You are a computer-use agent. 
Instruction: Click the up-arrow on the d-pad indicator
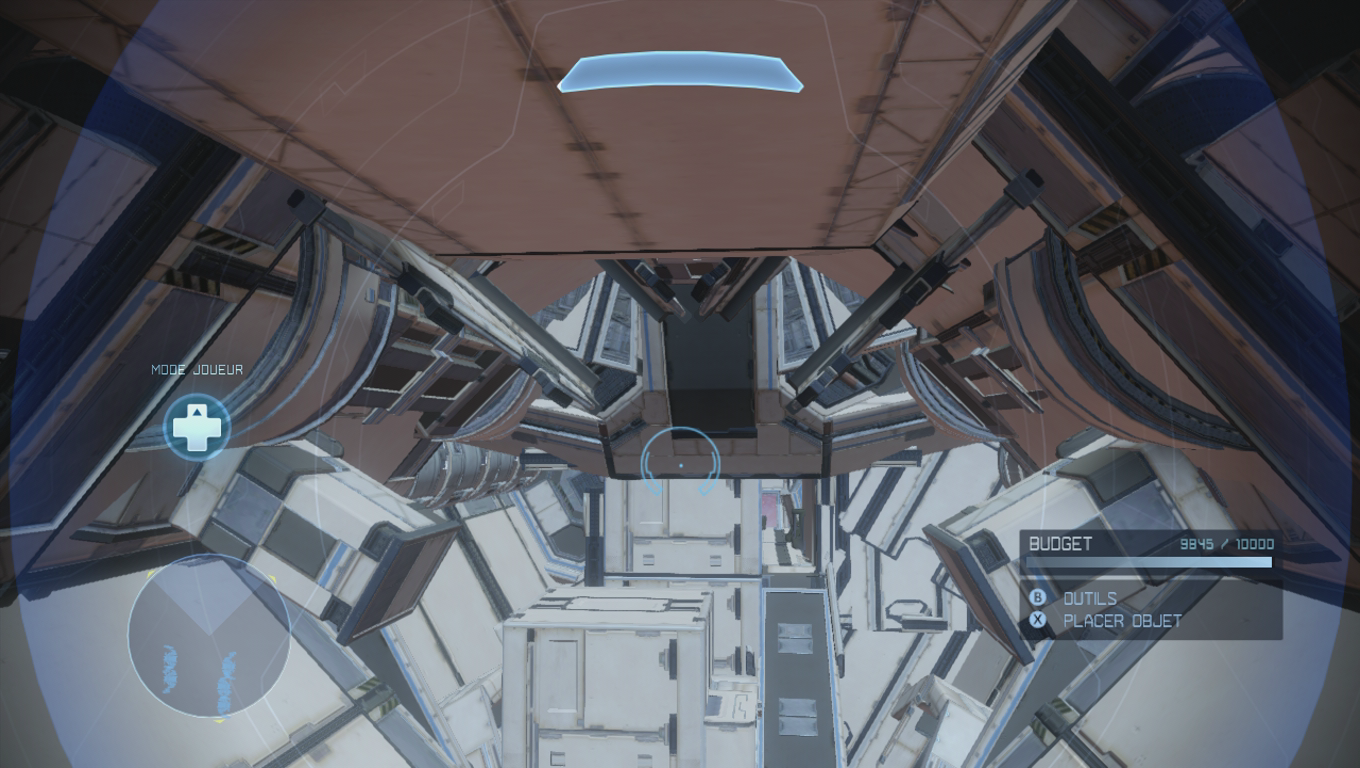pyautogui.click(x=199, y=413)
